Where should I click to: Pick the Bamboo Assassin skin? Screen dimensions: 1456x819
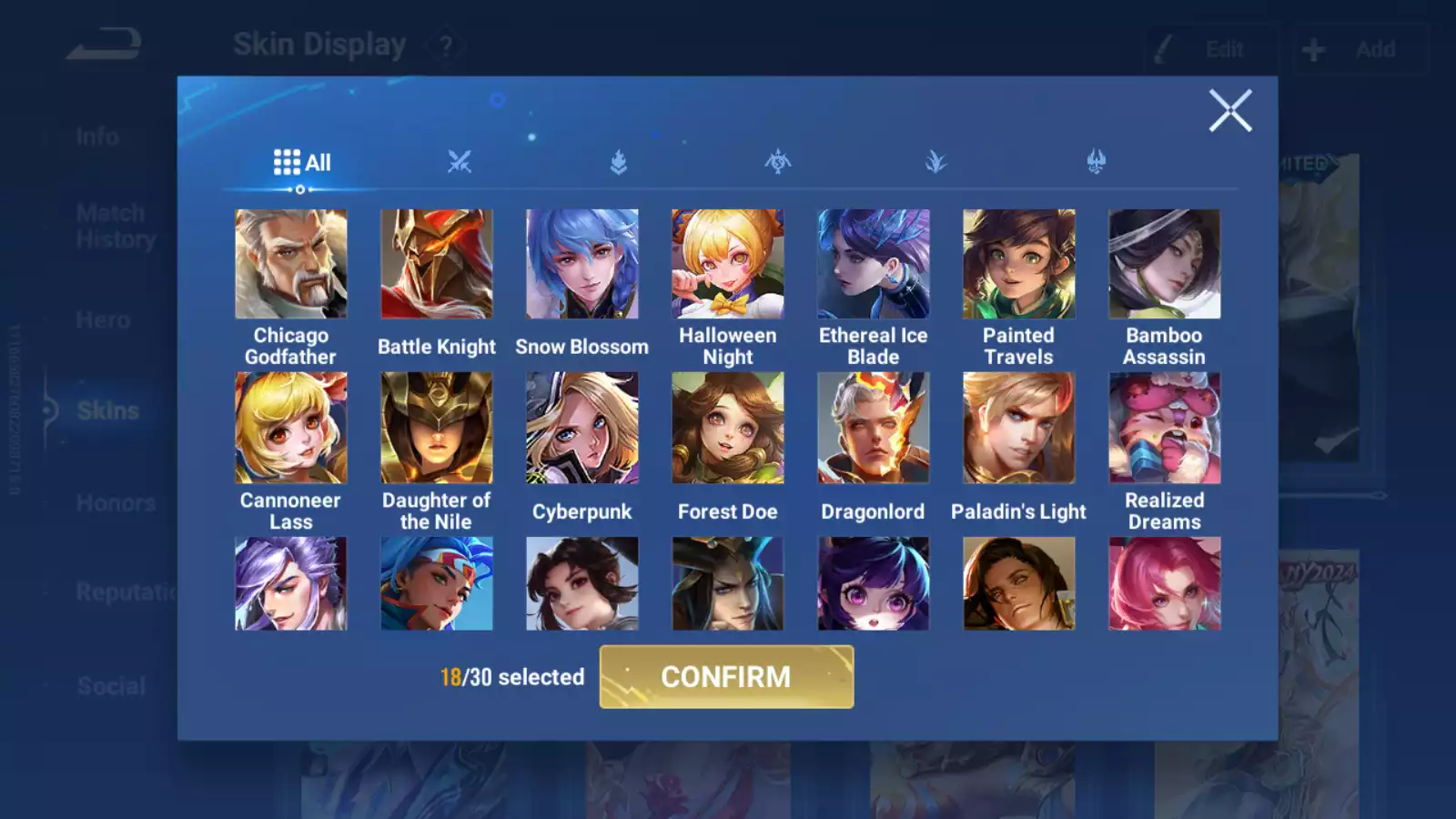pos(1165,264)
